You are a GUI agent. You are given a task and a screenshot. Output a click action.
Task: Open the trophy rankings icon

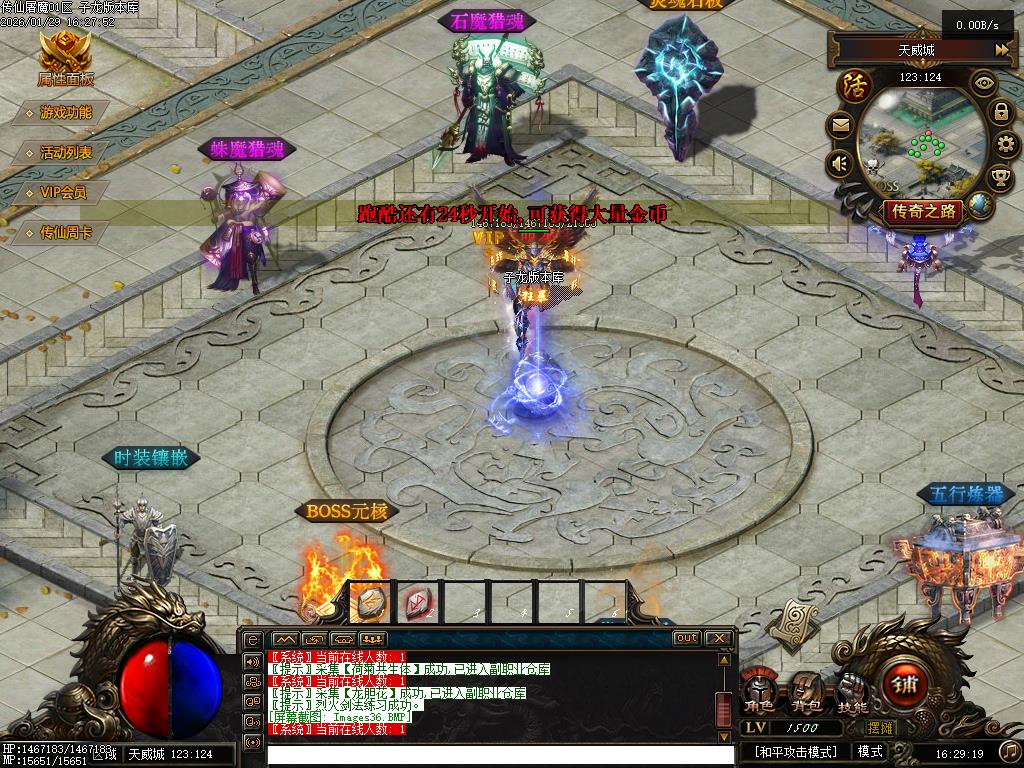(x=1000, y=179)
